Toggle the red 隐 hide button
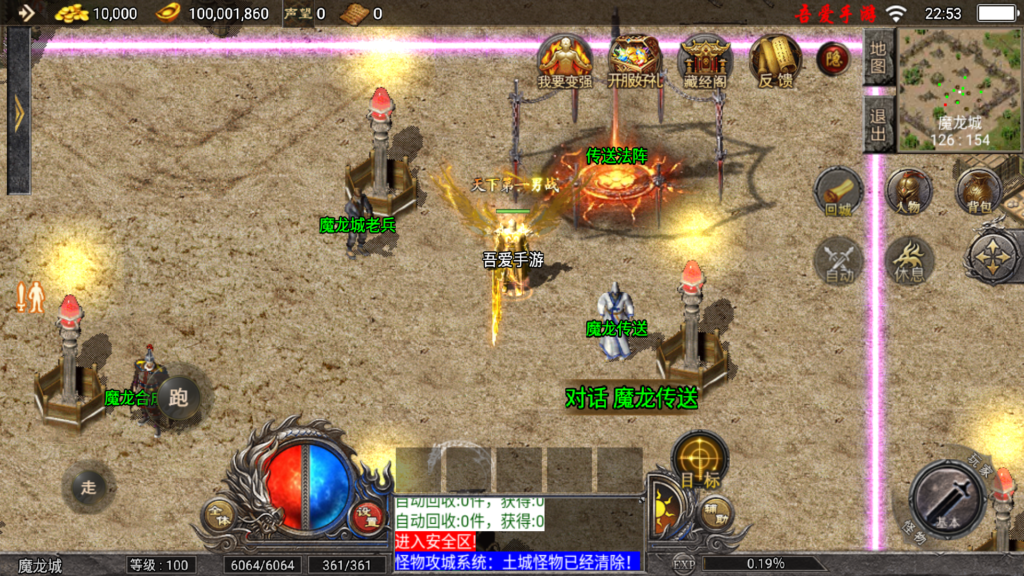1024x576 pixels. coord(833,59)
